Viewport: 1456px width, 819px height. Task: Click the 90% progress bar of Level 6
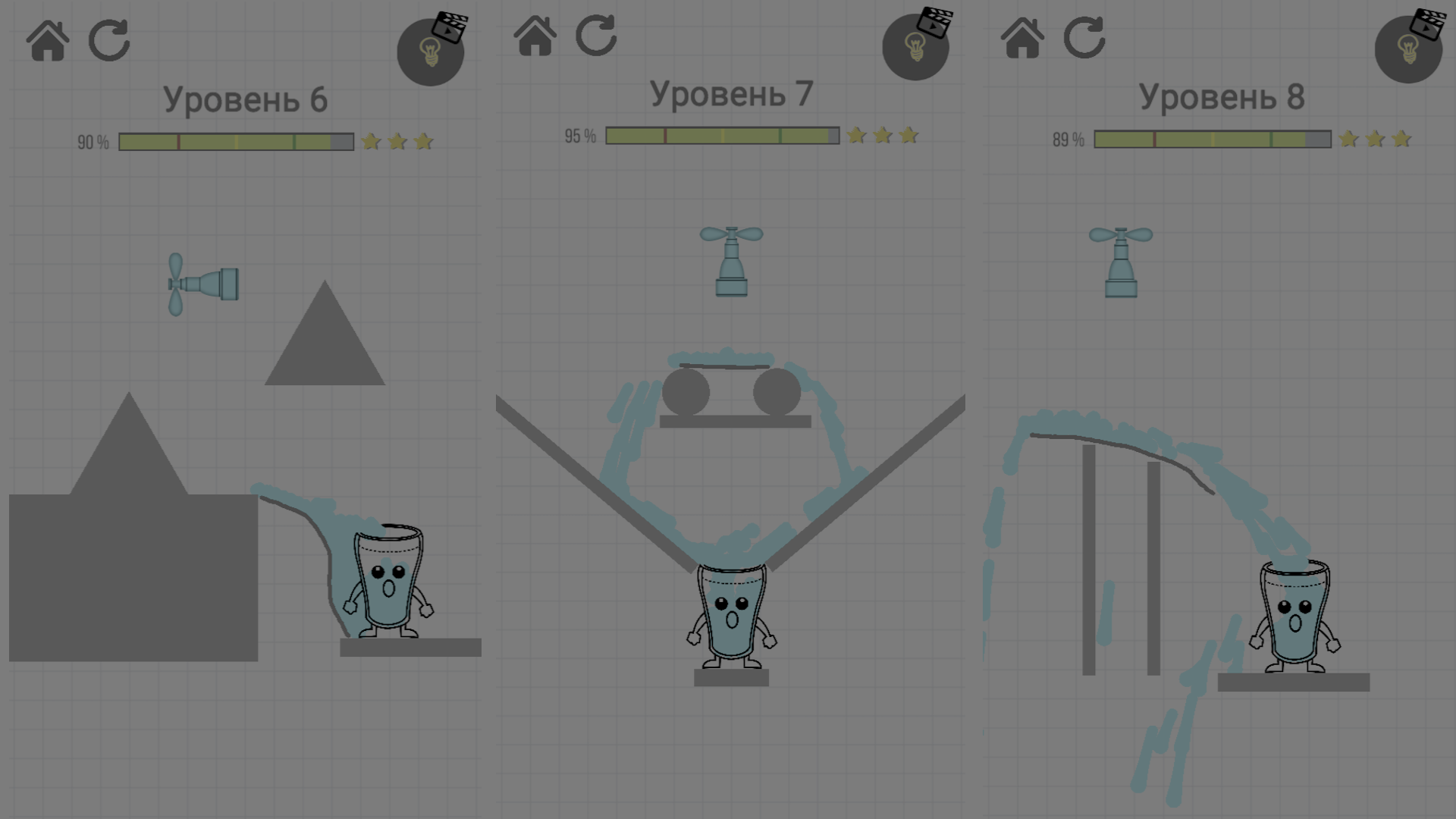(235, 141)
